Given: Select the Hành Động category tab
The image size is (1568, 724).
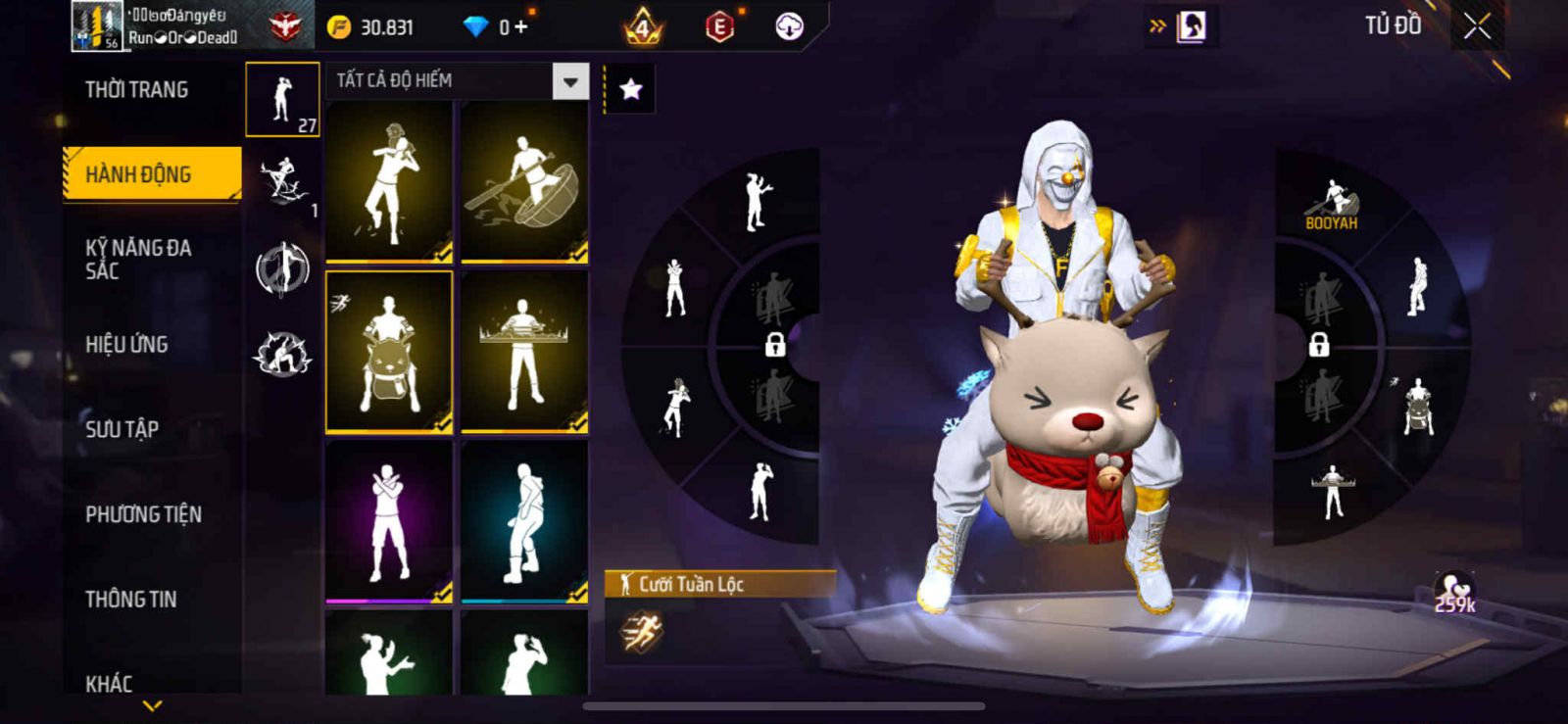Looking at the screenshot, I should click(x=152, y=174).
